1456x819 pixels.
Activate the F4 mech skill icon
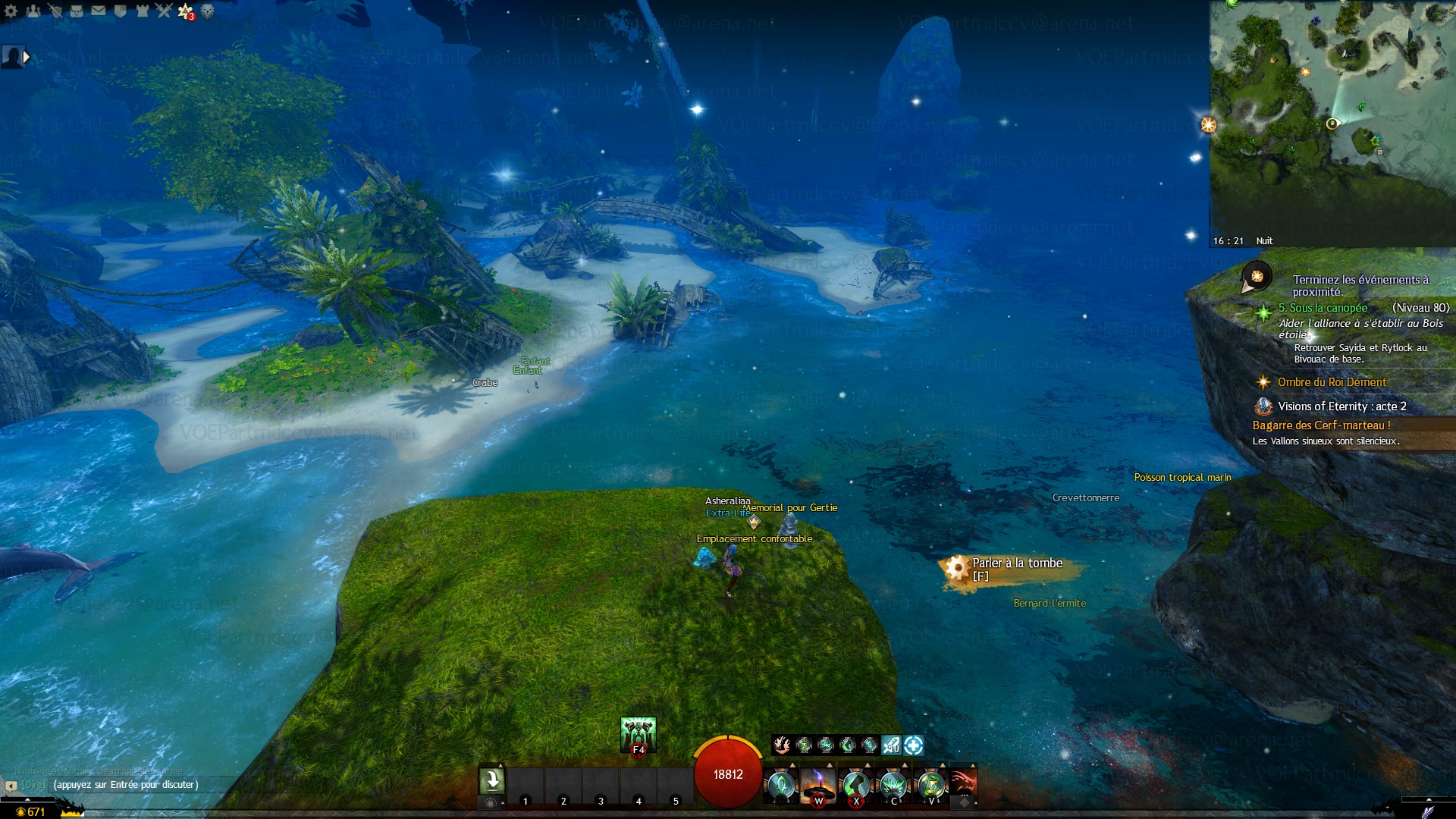(638, 734)
